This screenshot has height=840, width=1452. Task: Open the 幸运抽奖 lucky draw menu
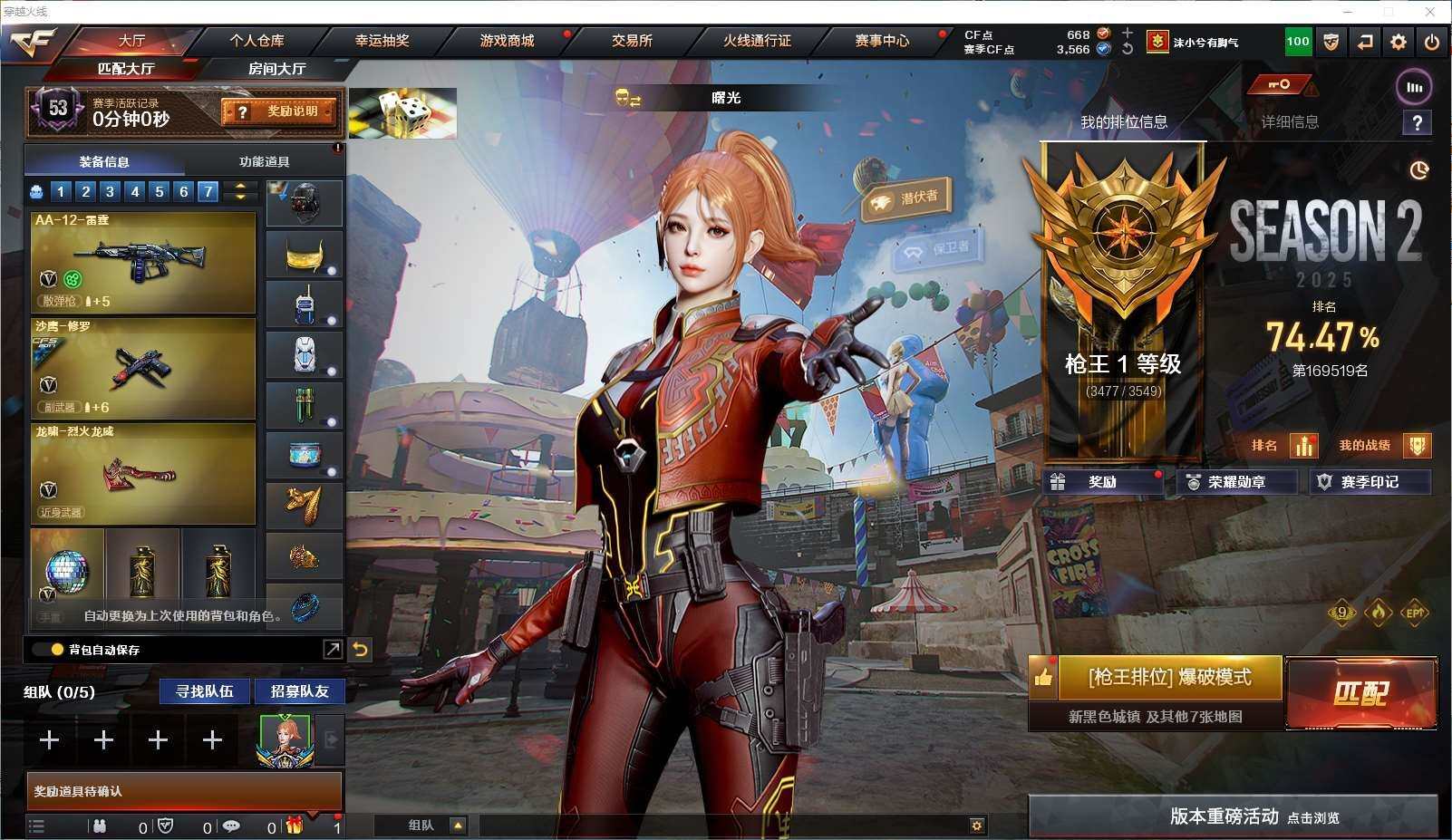click(382, 41)
